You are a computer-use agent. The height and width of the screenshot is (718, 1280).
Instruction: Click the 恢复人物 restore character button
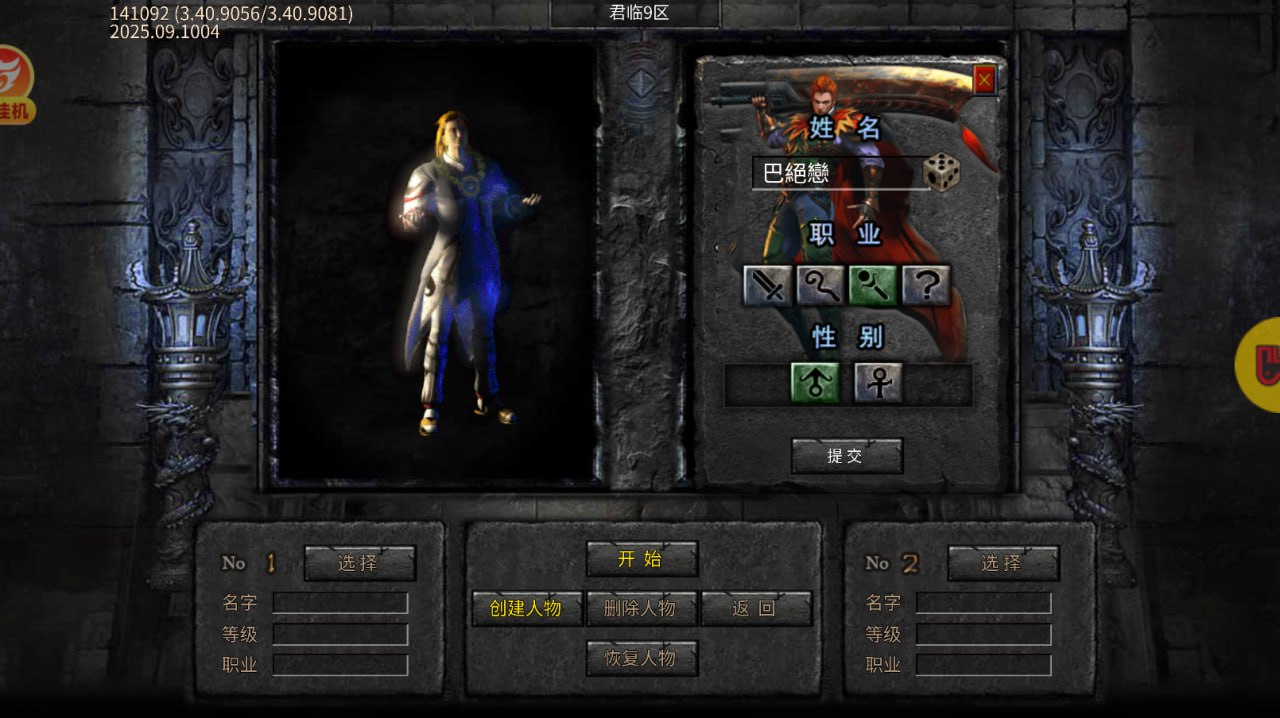tap(641, 658)
